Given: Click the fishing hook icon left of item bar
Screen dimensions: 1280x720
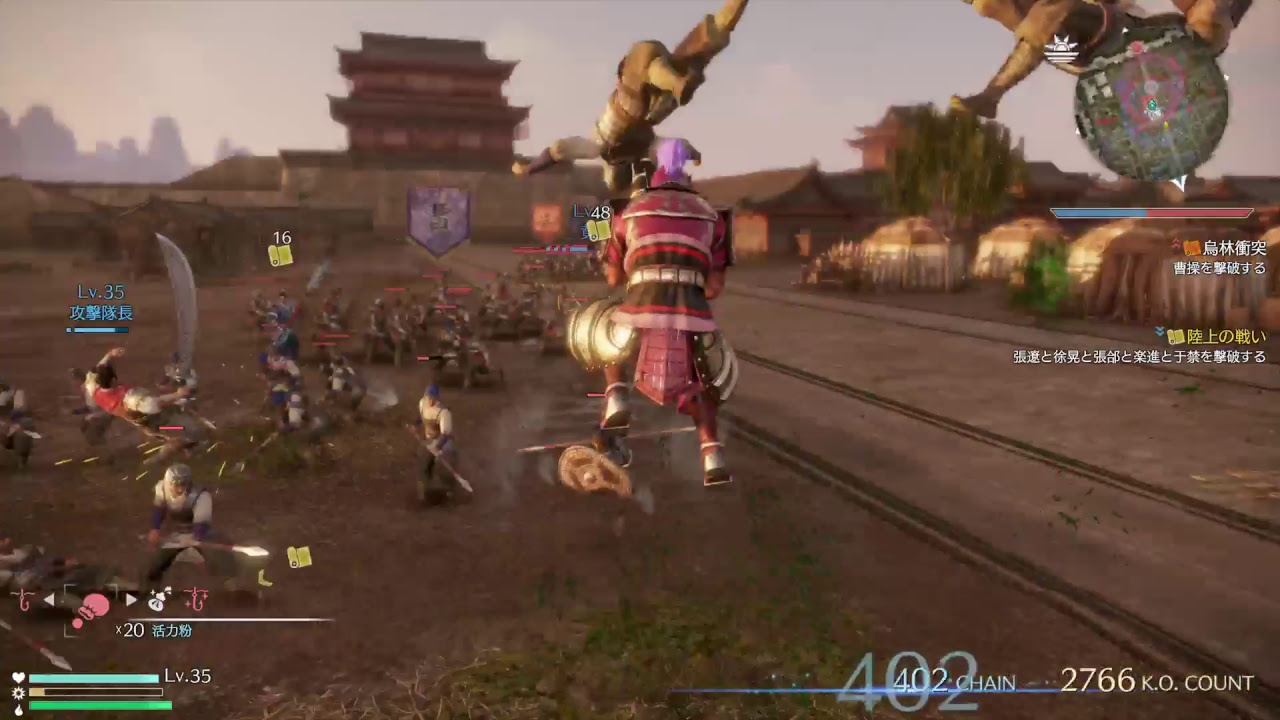Looking at the screenshot, I should 24,600.
